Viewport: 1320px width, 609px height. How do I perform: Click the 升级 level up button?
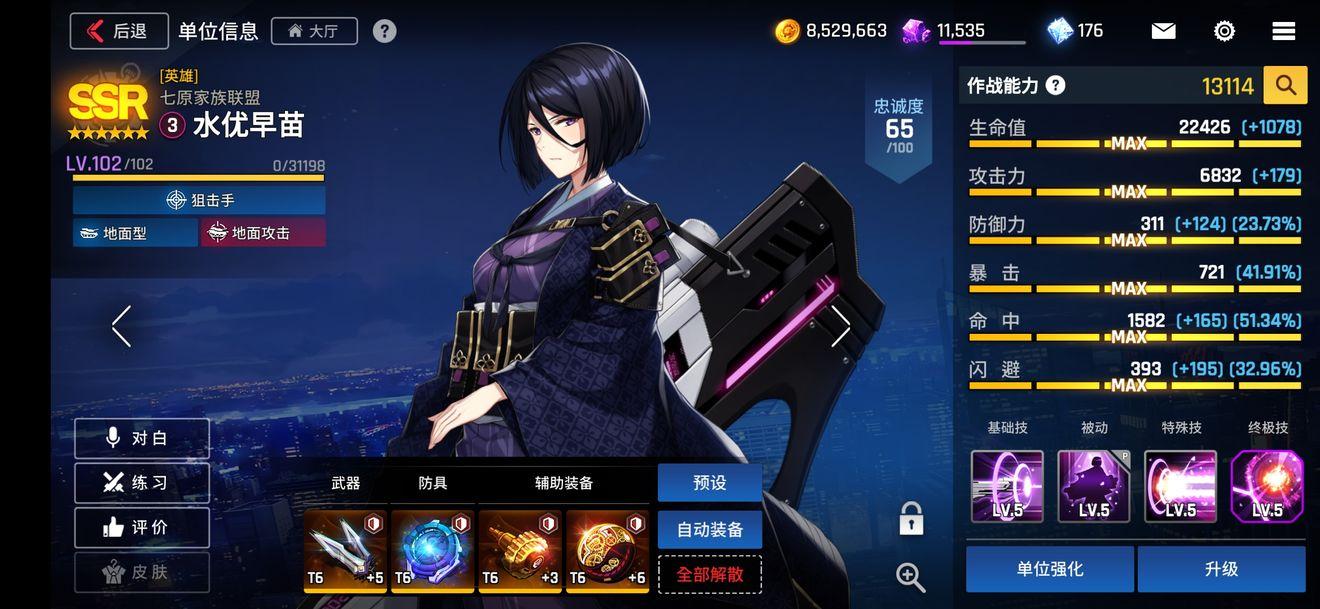[x=1221, y=569]
